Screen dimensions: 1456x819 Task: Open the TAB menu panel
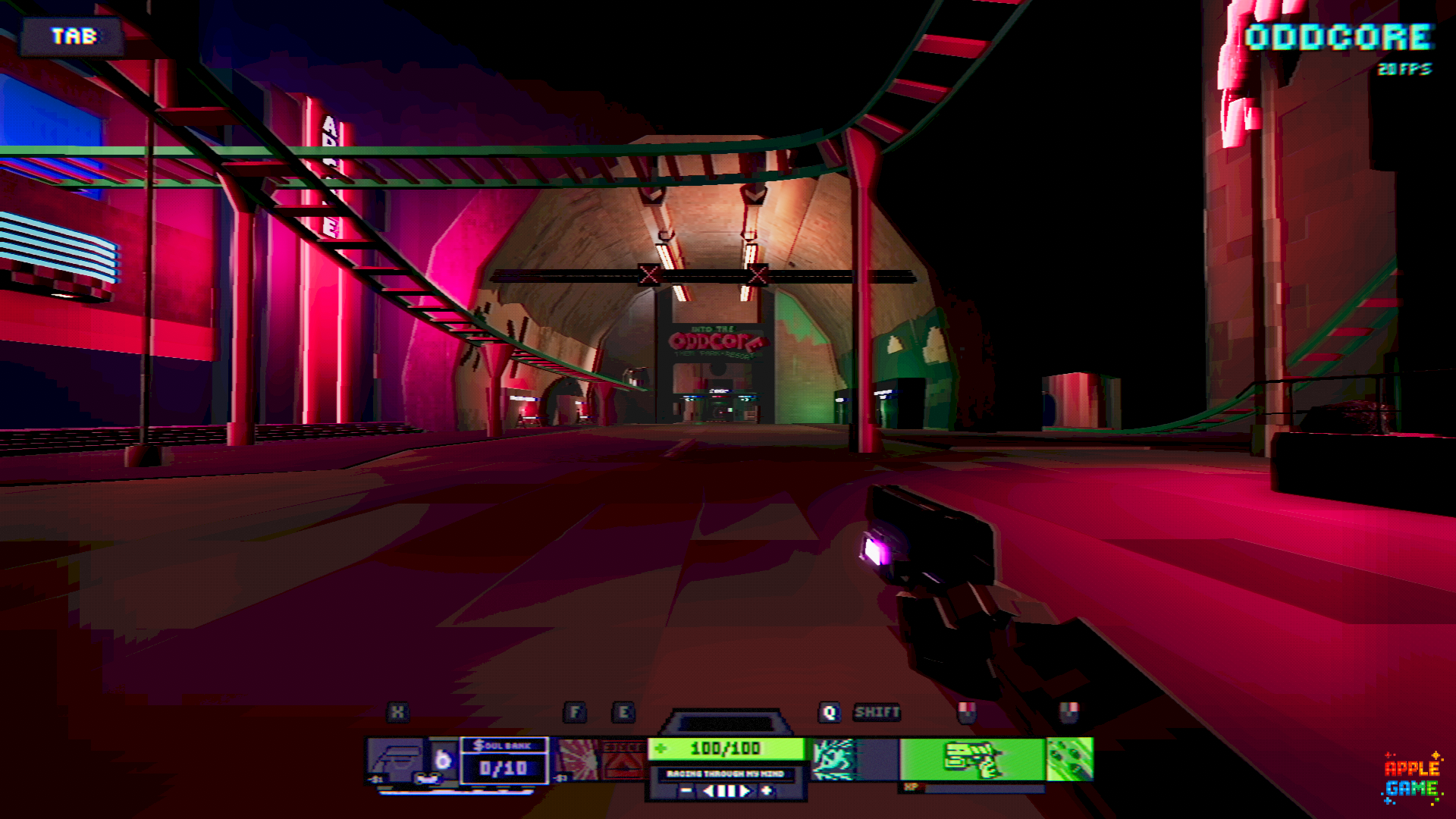[x=74, y=36]
